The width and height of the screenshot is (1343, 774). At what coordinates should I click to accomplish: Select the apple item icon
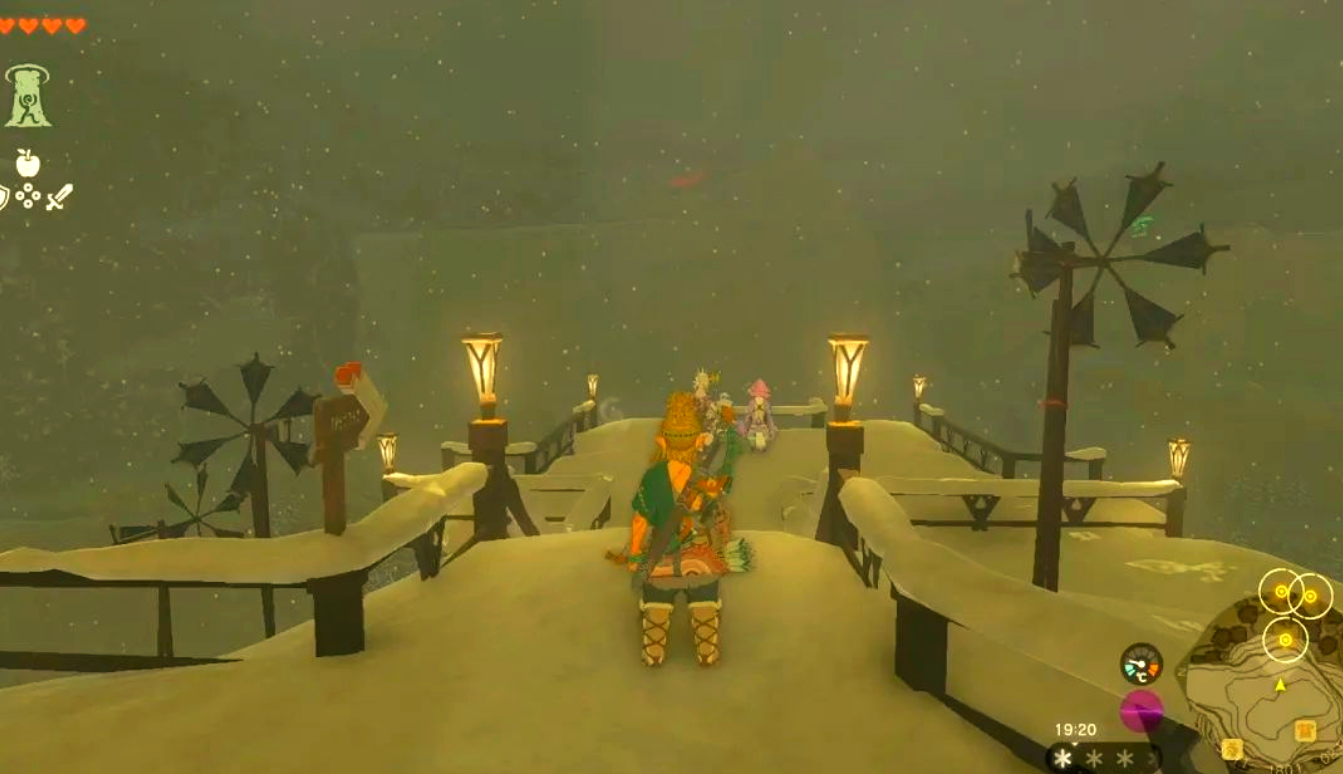pos(28,163)
